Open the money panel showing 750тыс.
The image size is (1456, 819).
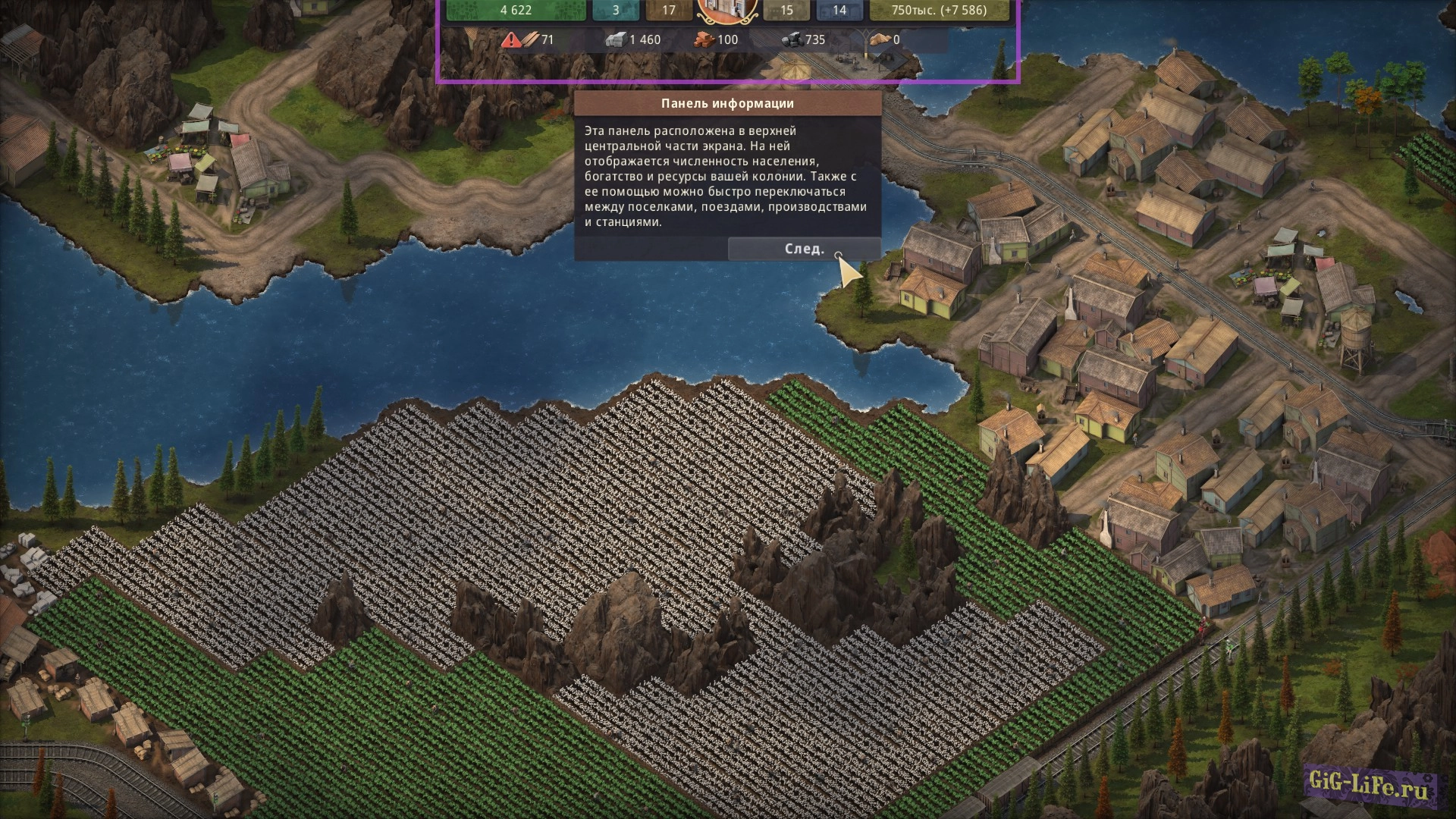point(939,10)
